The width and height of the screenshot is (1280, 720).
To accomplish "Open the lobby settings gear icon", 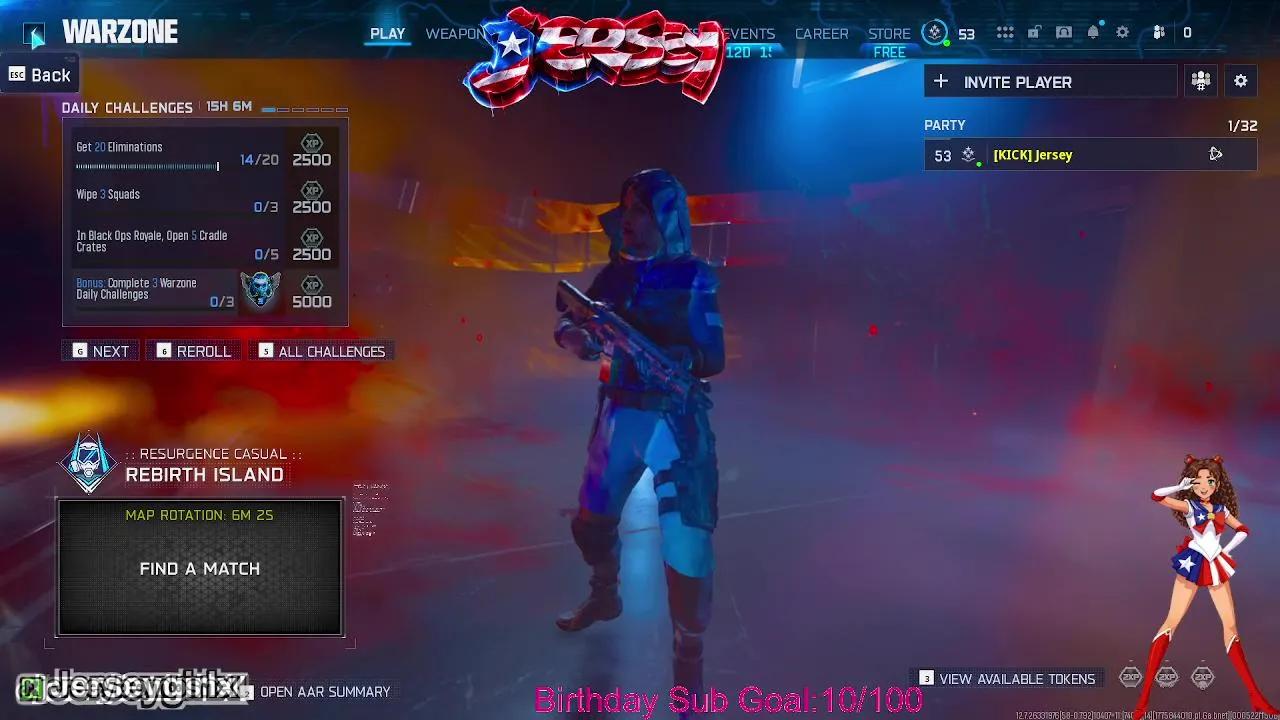I will click(x=1241, y=81).
